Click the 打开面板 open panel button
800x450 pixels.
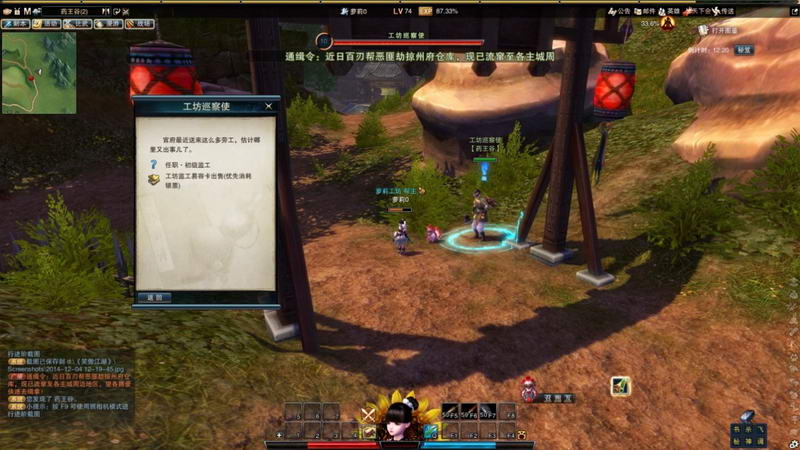tap(723, 31)
